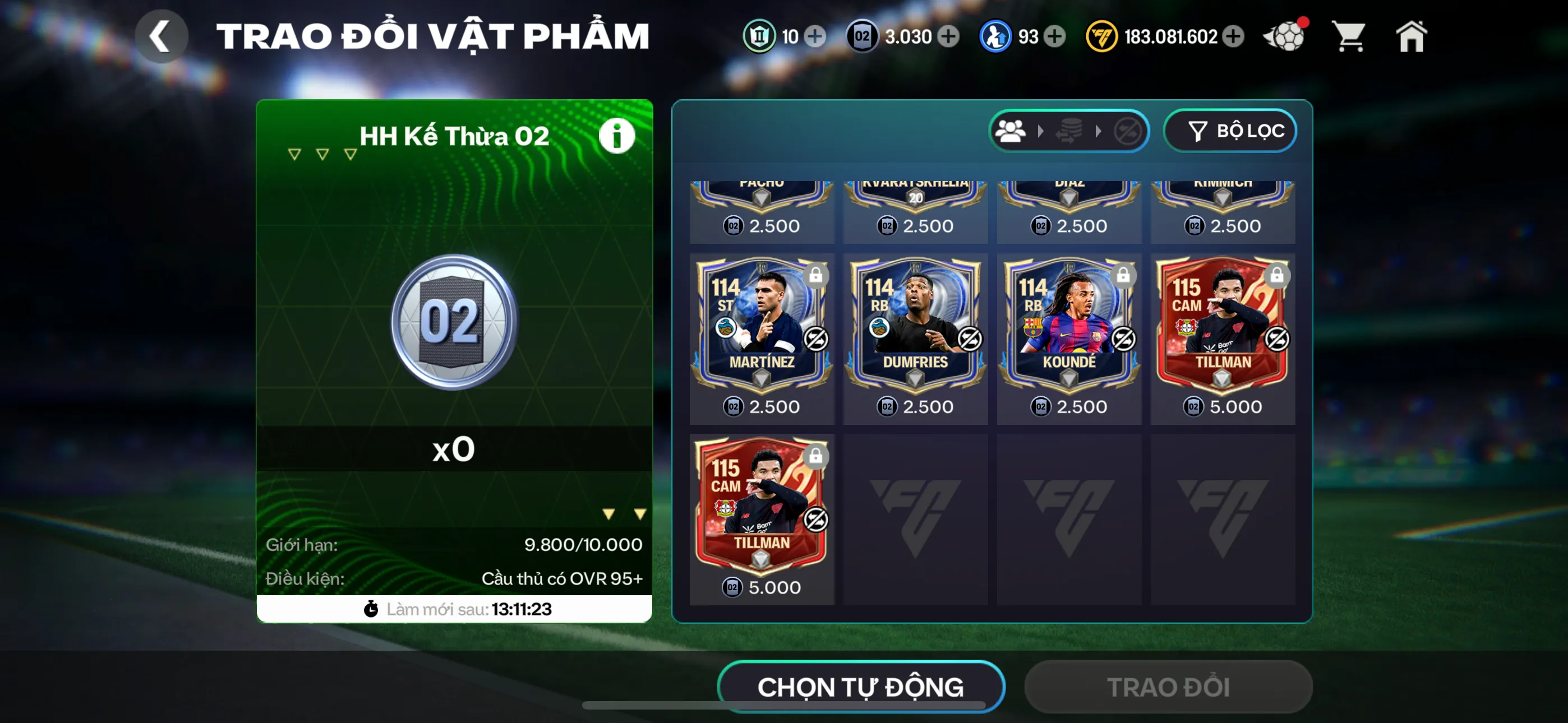The width and height of the screenshot is (1568, 723).
Task: Go back using the left arrow at top
Action: (162, 35)
